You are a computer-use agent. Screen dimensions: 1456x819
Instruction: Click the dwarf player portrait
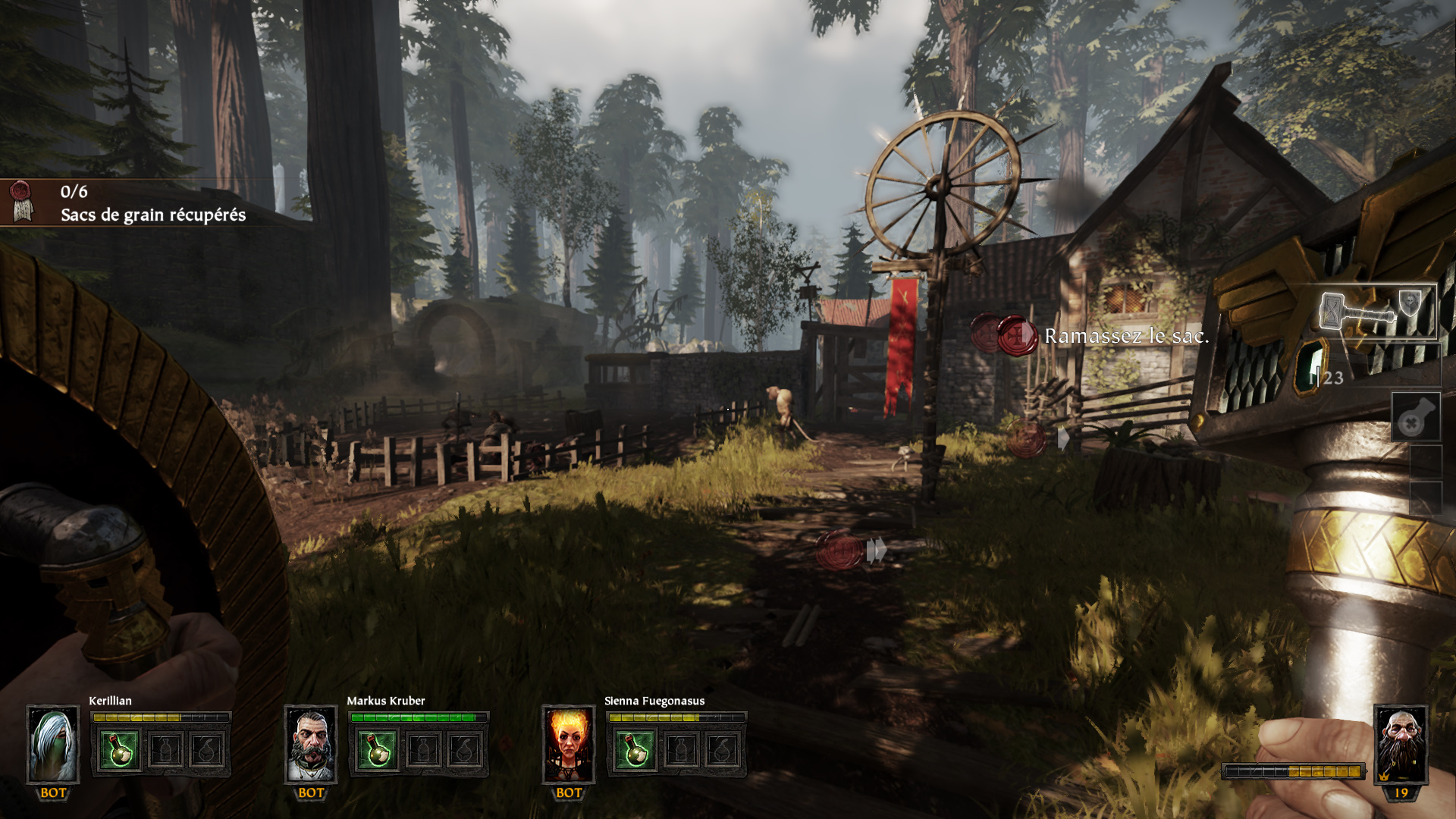point(1401,743)
